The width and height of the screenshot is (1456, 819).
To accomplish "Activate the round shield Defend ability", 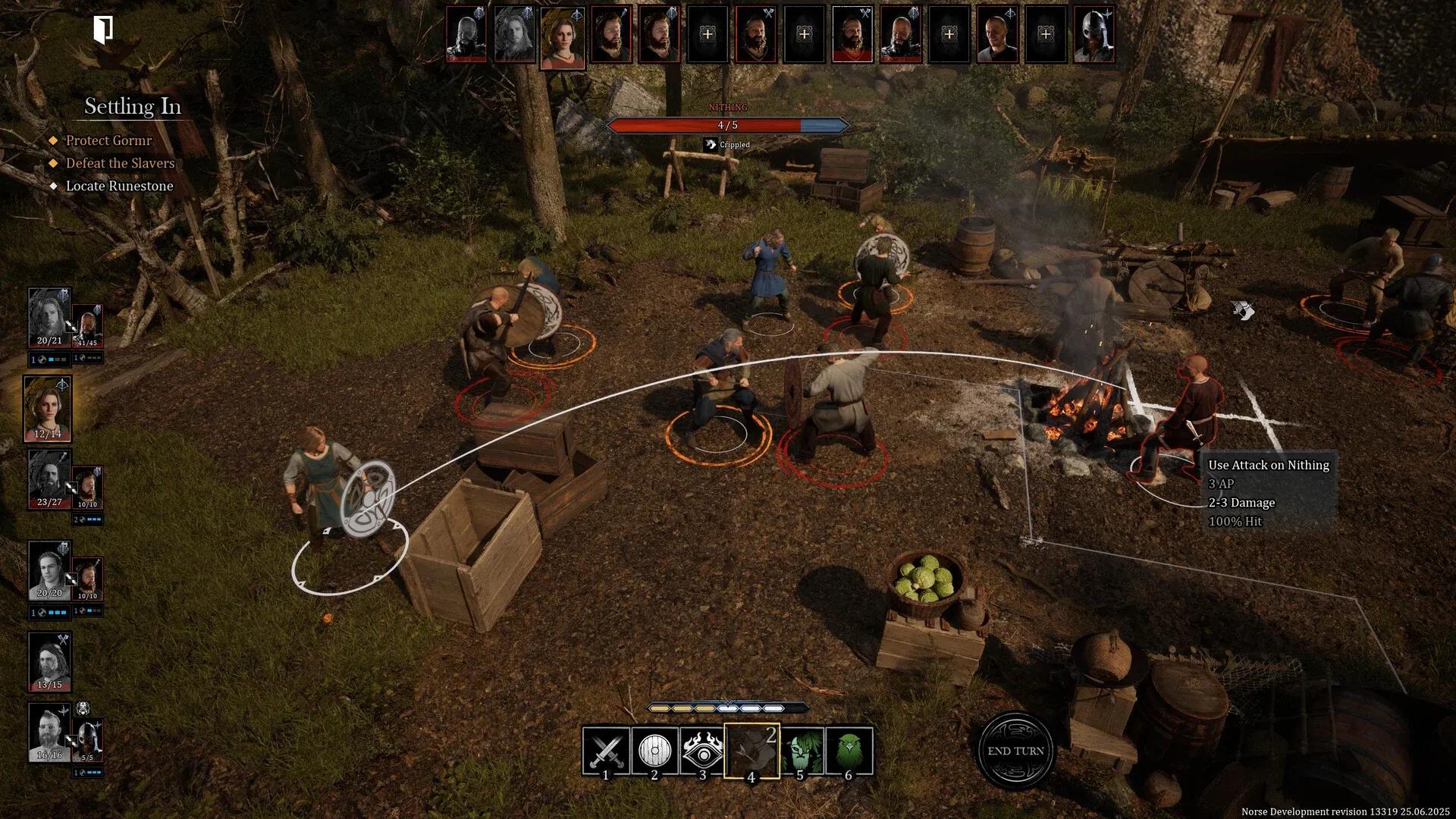I will coord(654,751).
